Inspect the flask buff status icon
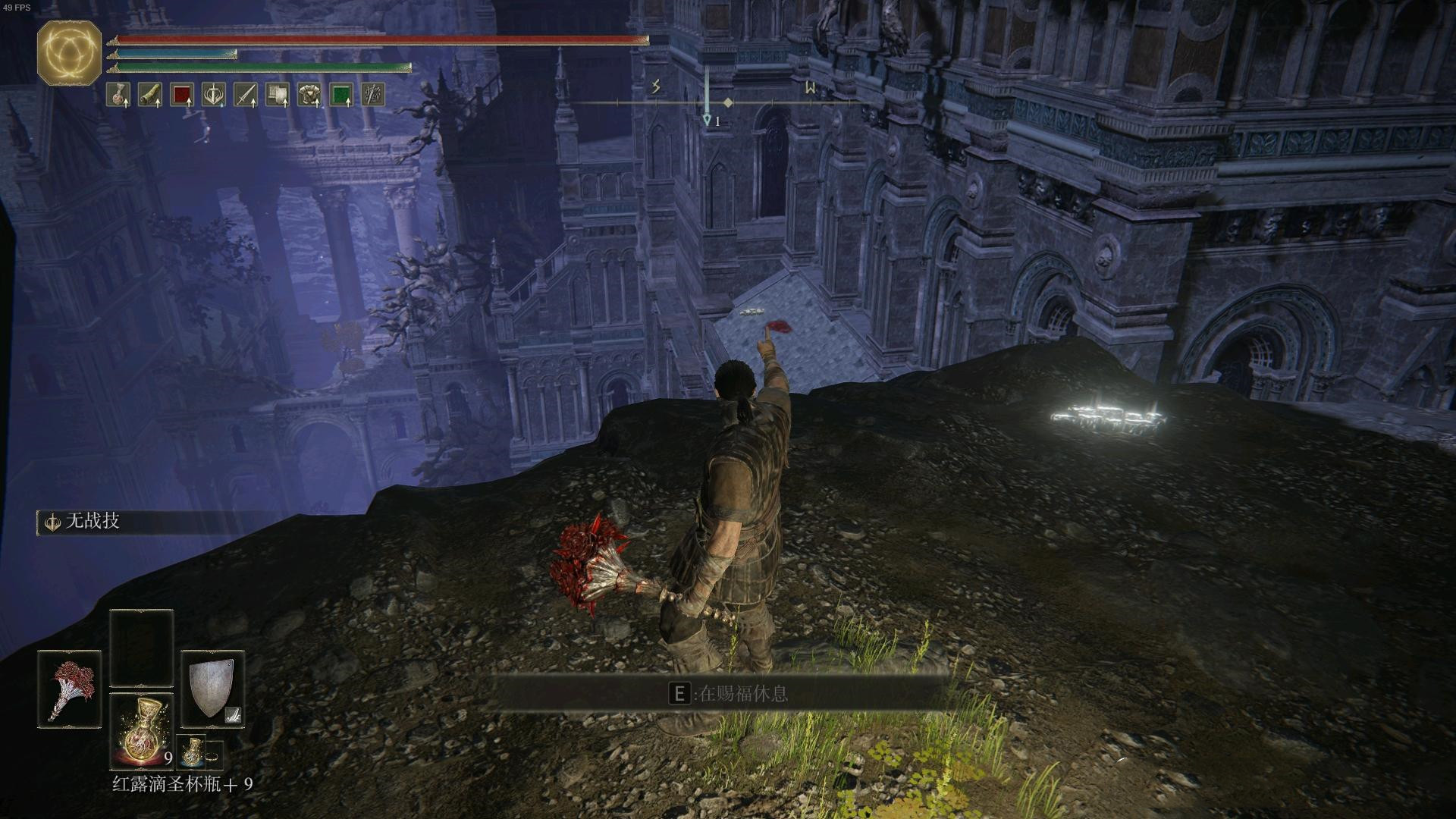This screenshot has height=819, width=1456. [x=118, y=95]
